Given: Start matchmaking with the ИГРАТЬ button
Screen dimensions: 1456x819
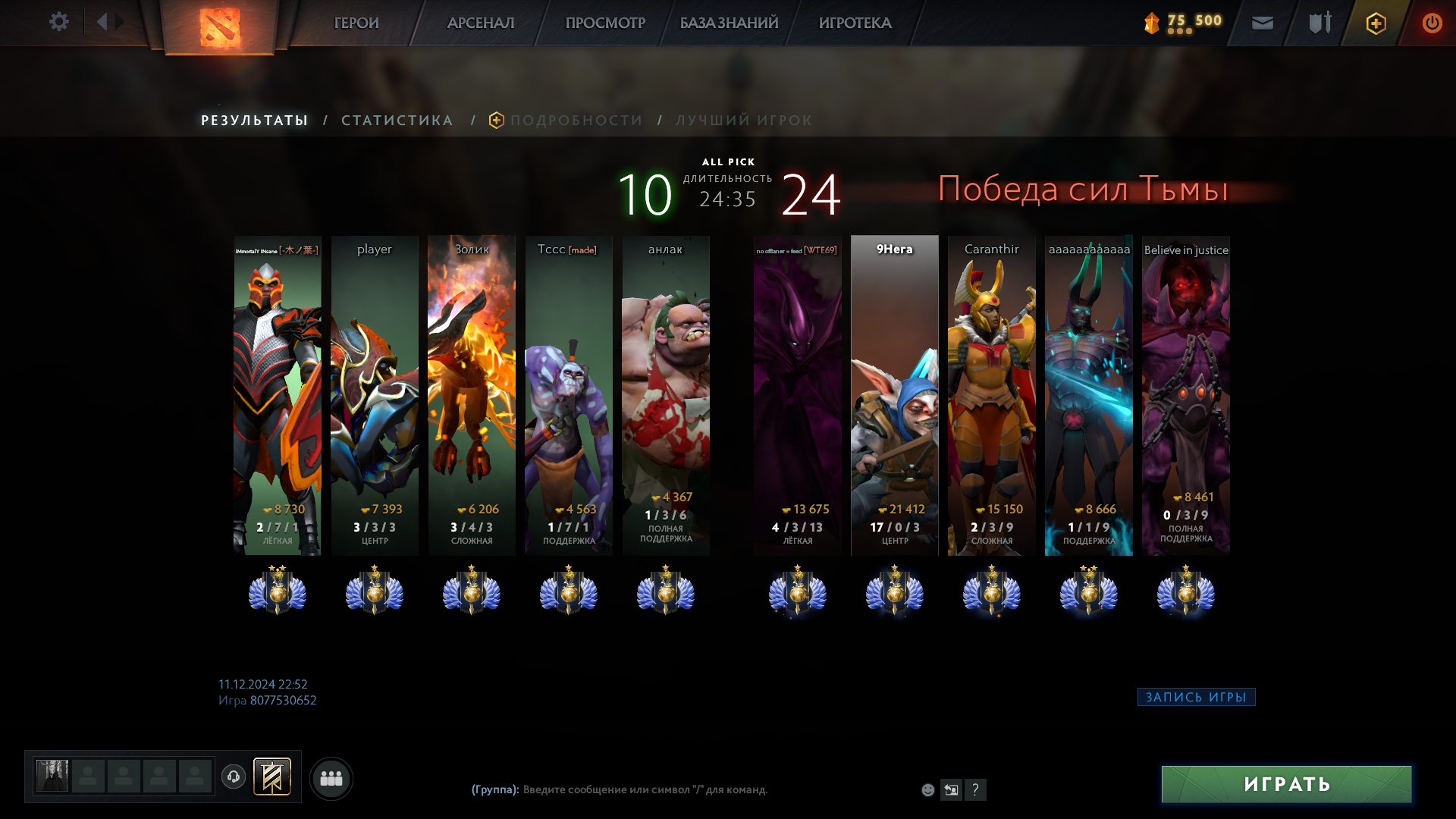Looking at the screenshot, I should coord(1286,784).
